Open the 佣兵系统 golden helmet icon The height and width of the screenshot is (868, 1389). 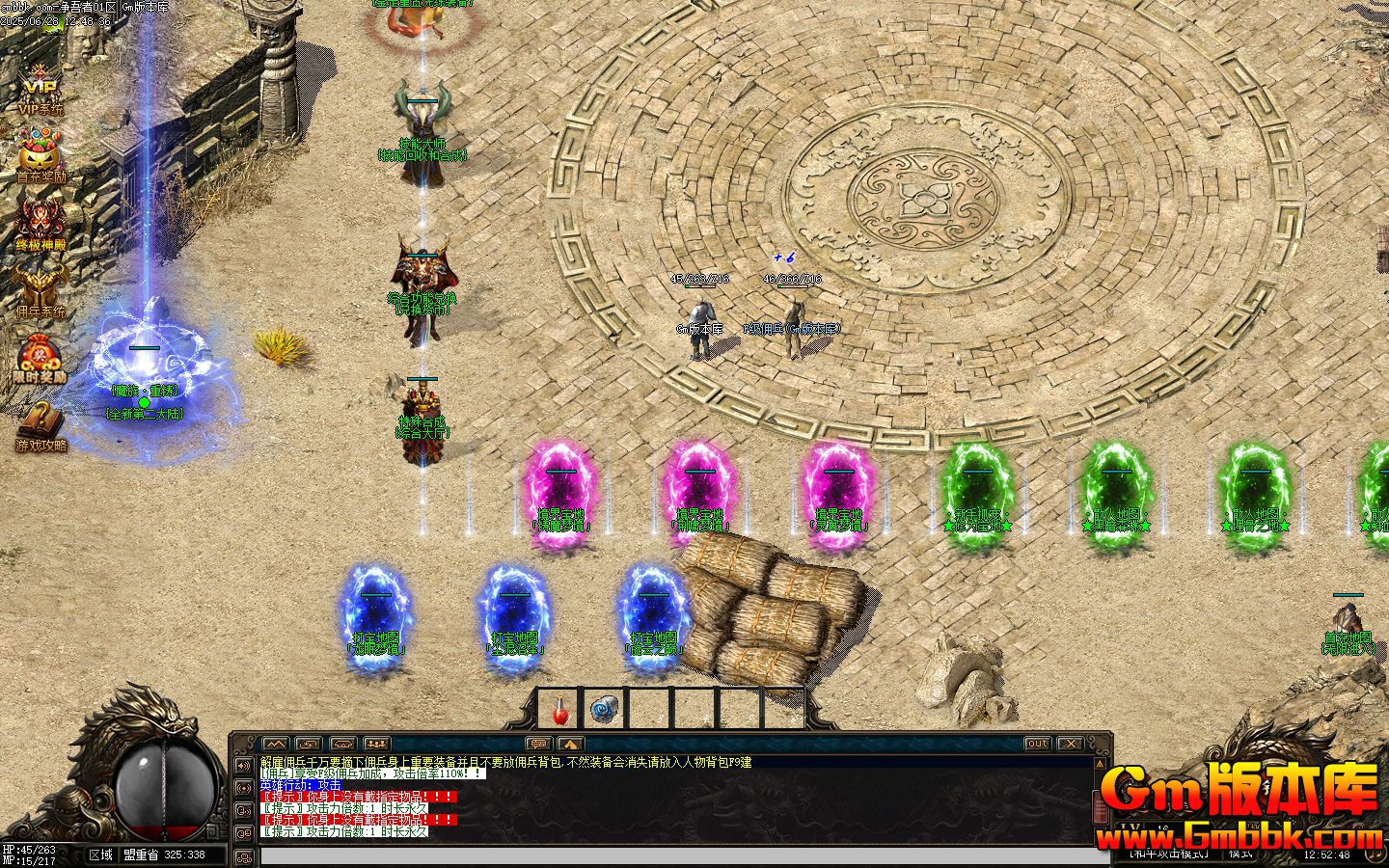coord(40,289)
